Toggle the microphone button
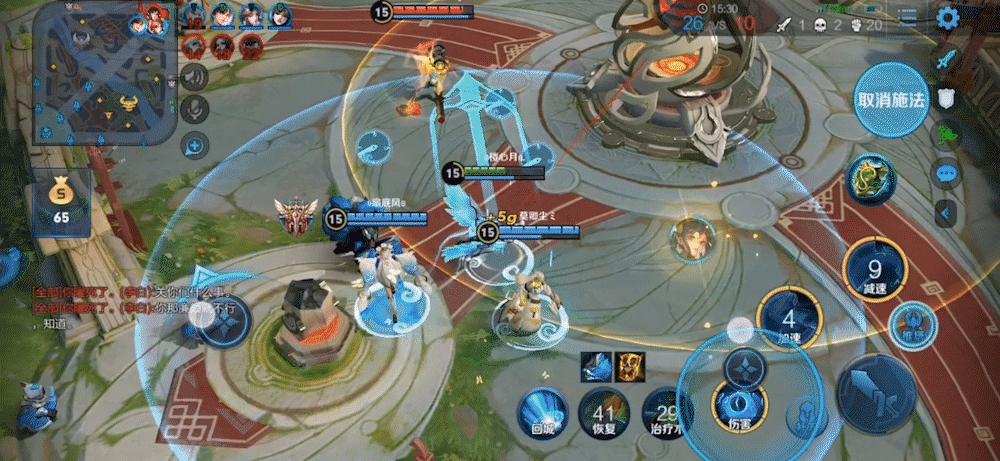Image resolution: width=1000 pixels, height=461 pixels. coord(195,110)
